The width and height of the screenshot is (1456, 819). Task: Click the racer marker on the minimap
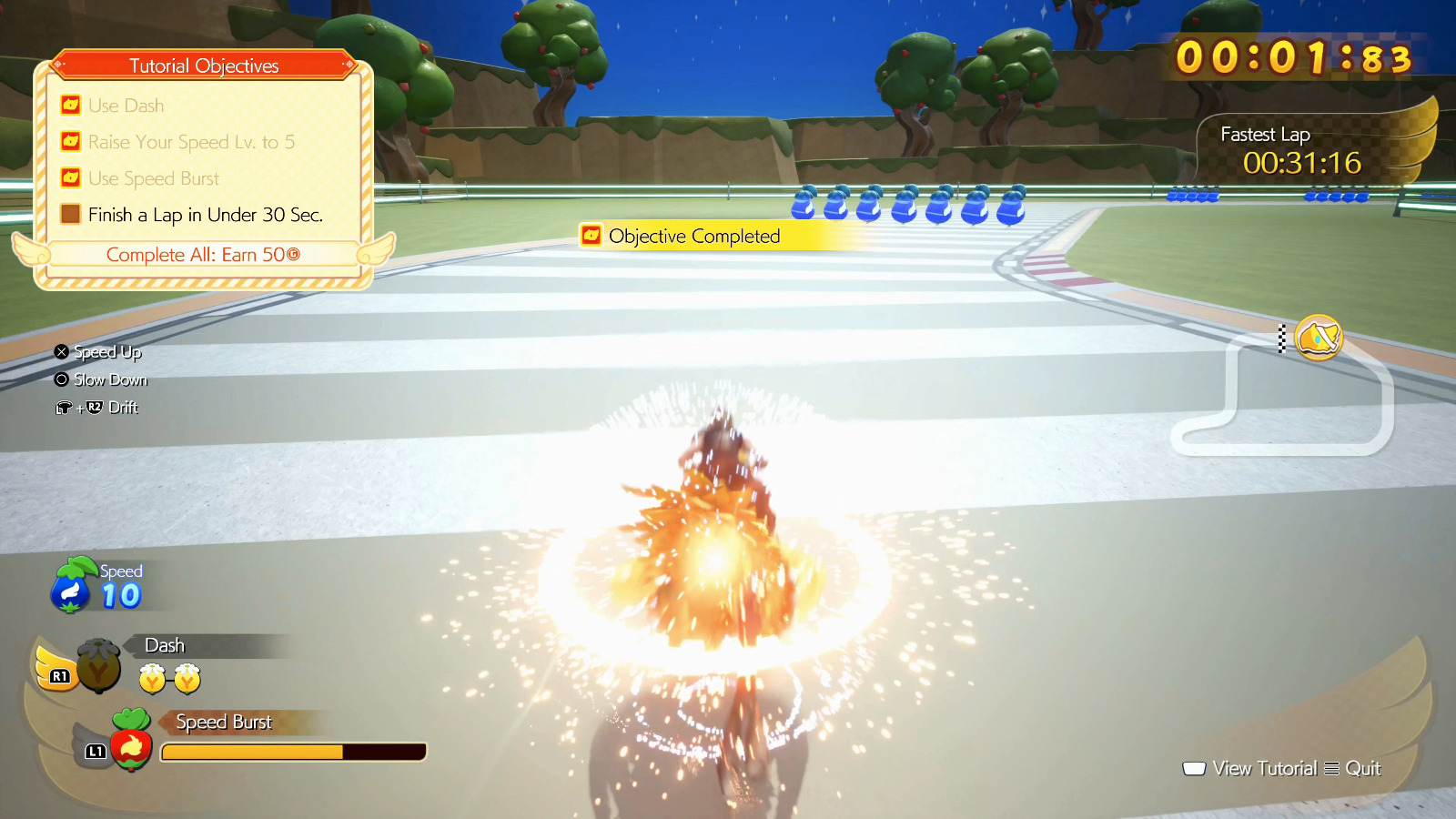coord(1319,338)
